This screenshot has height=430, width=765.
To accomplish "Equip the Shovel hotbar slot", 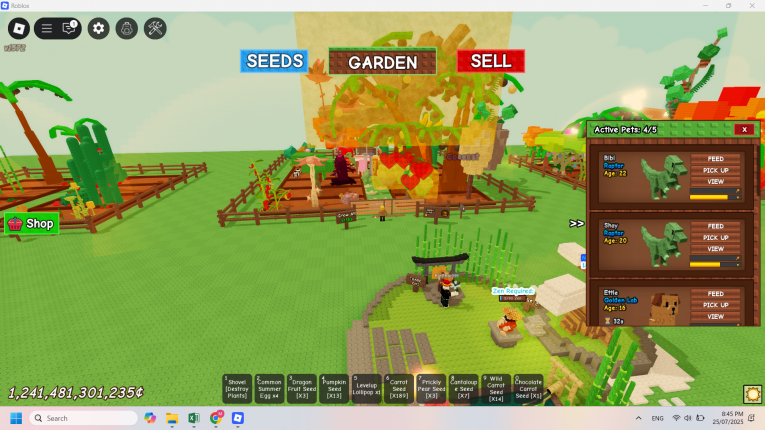I will point(236,387).
